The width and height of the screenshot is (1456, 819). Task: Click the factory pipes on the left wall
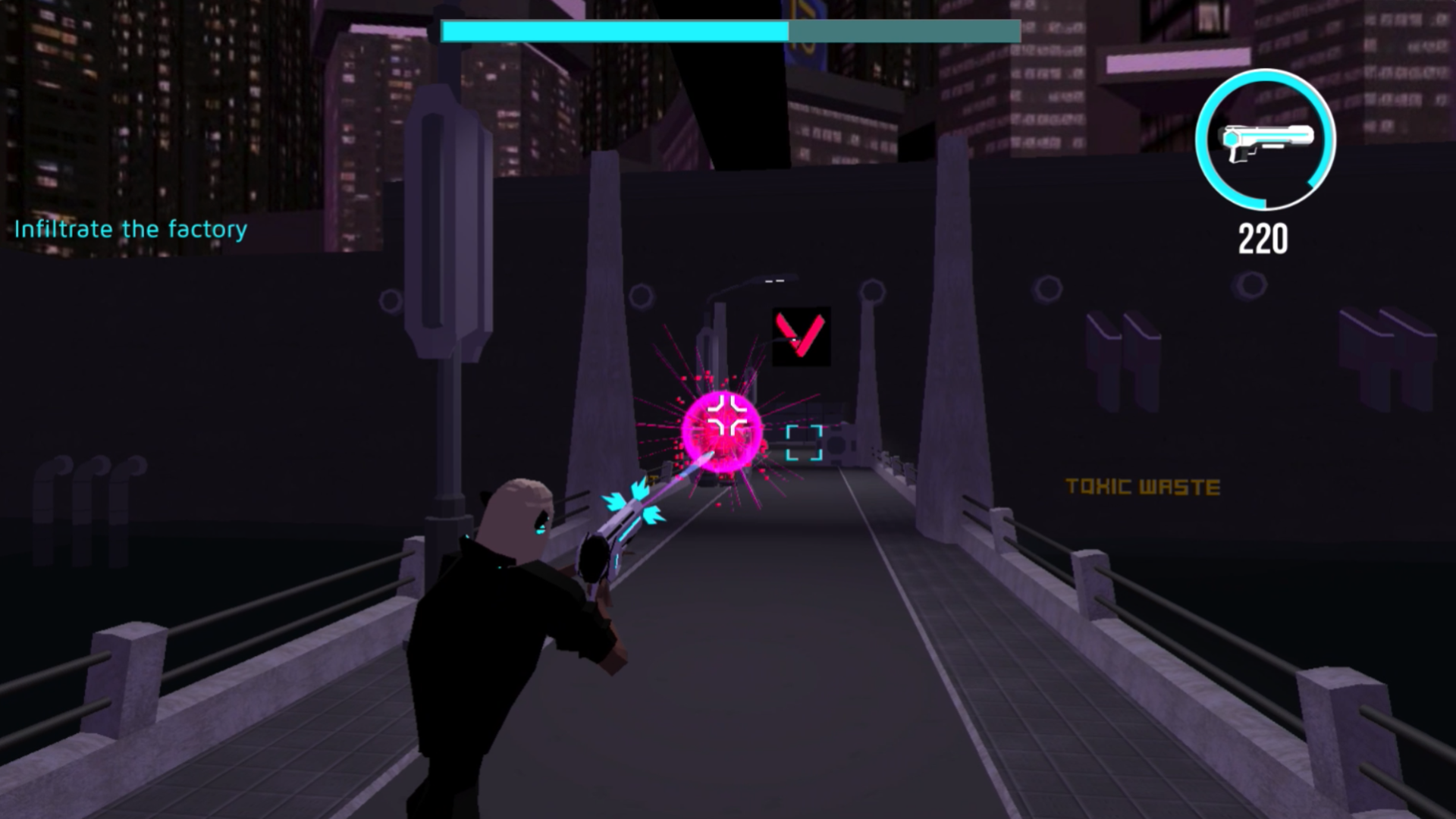click(83, 493)
